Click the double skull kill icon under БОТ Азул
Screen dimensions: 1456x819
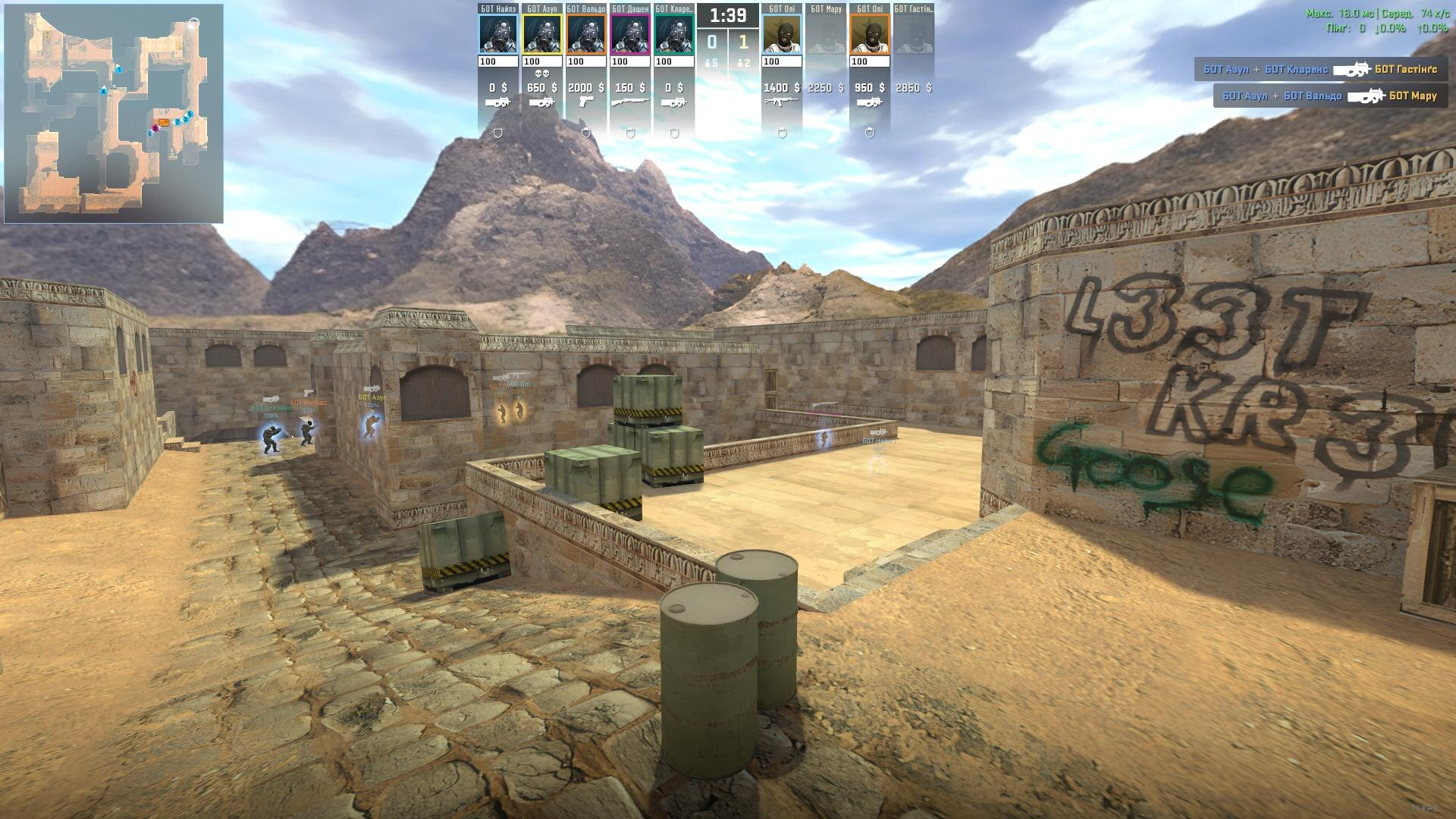click(542, 74)
